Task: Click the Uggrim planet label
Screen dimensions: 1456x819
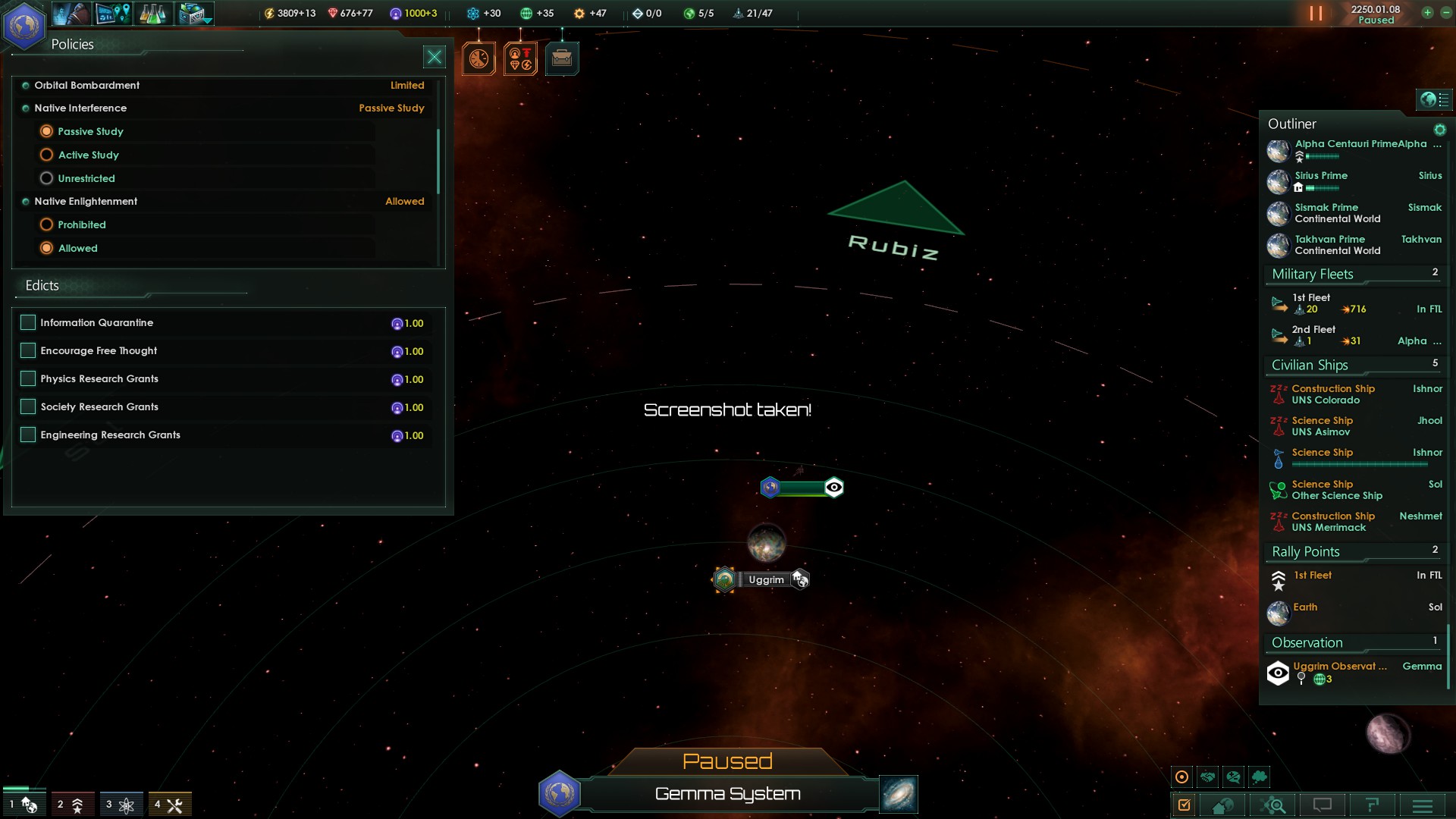Action: pyautogui.click(x=766, y=580)
